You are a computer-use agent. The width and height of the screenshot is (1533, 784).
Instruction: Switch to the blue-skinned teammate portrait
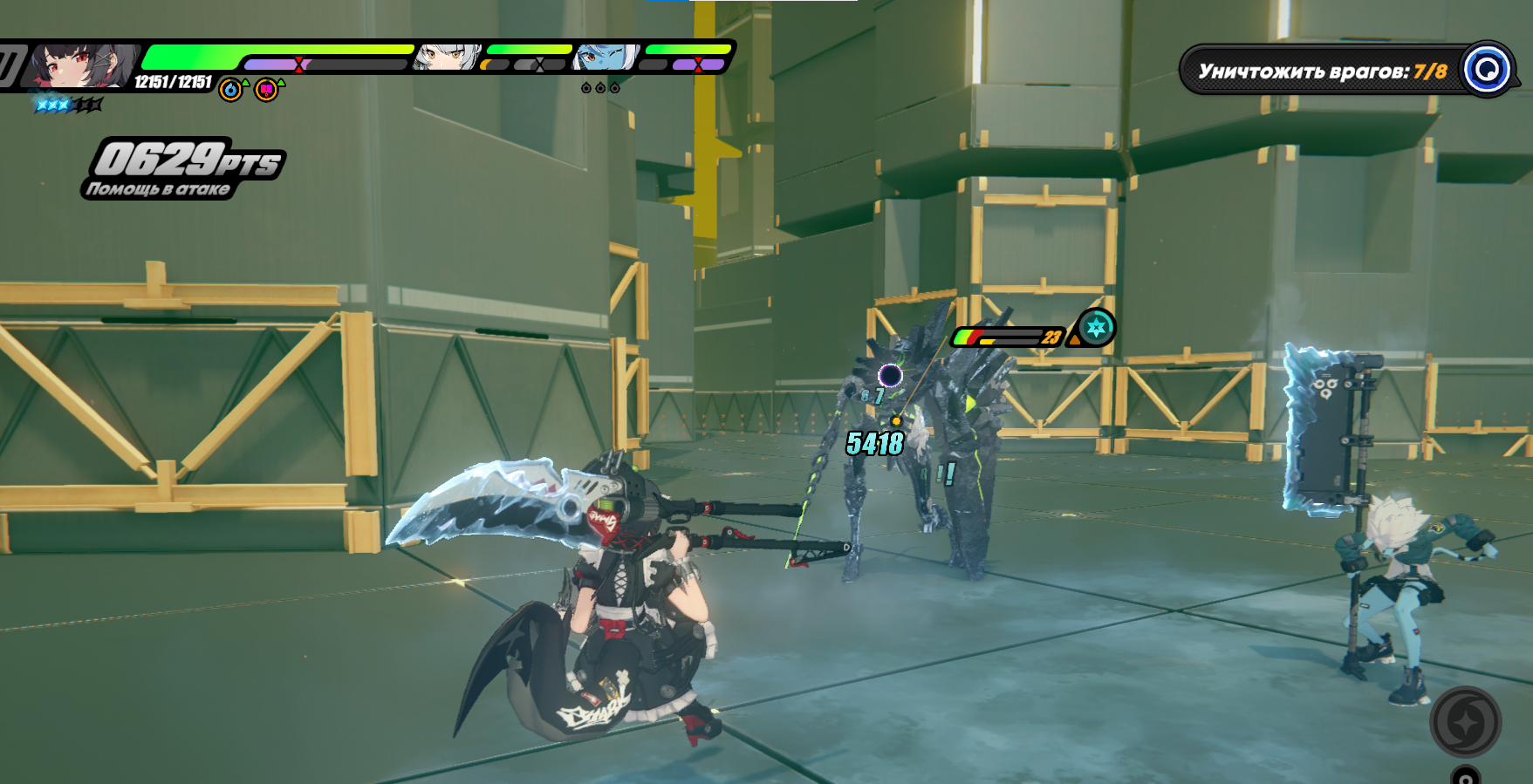coord(606,58)
